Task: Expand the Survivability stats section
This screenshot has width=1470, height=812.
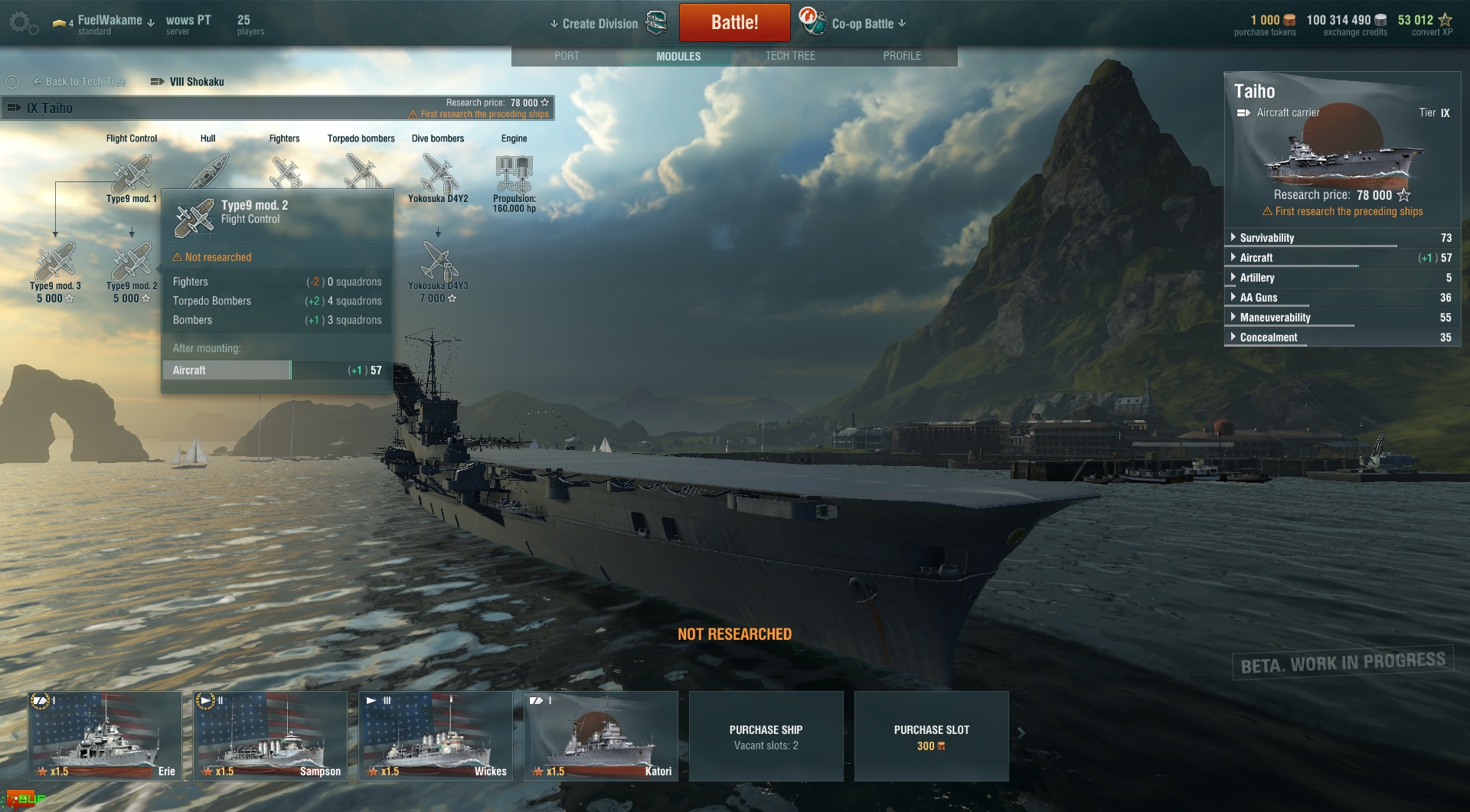Action: [1266, 238]
